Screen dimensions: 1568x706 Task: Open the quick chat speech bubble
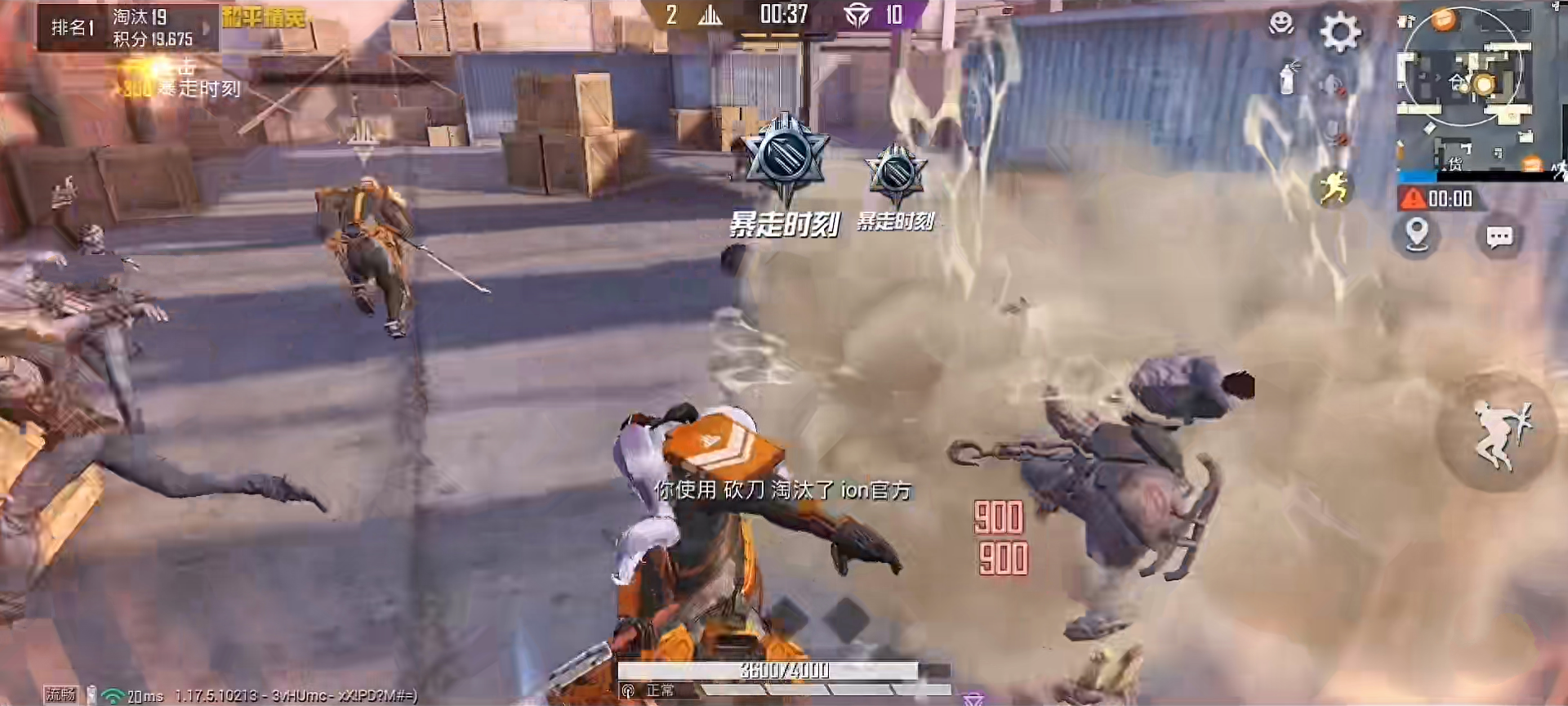click(1499, 237)
